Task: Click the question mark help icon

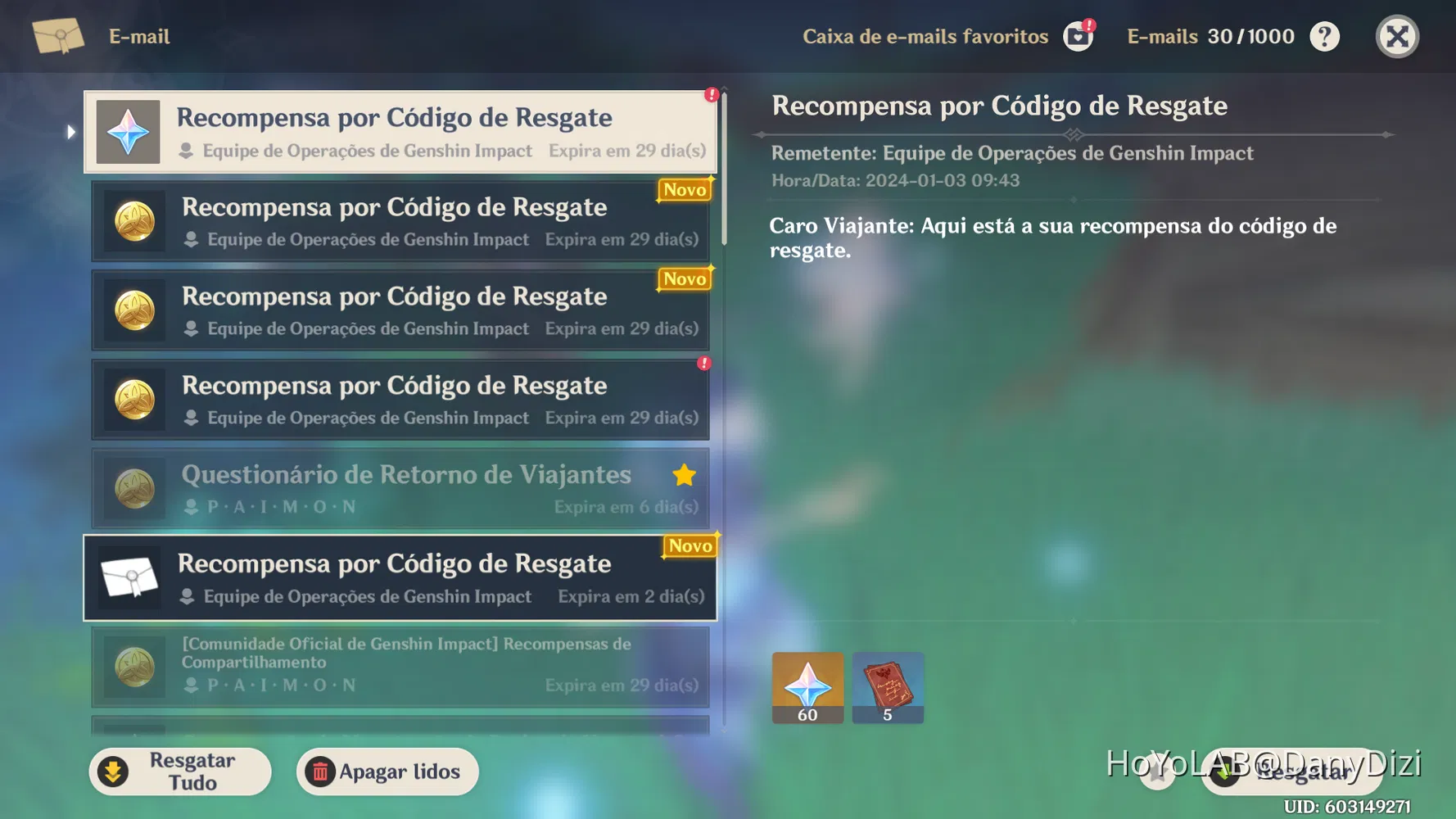Action: (1324, 36)
